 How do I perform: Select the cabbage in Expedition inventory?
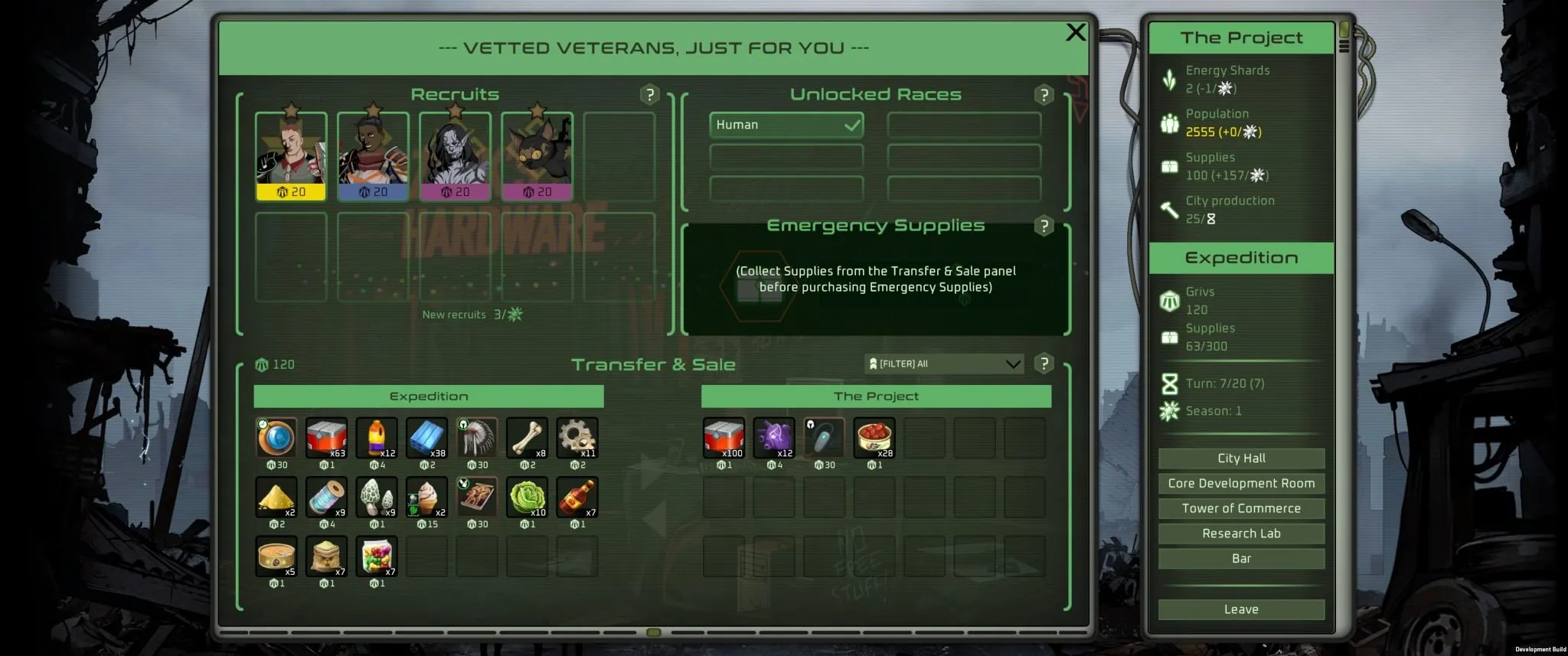[x=527, y=498]
